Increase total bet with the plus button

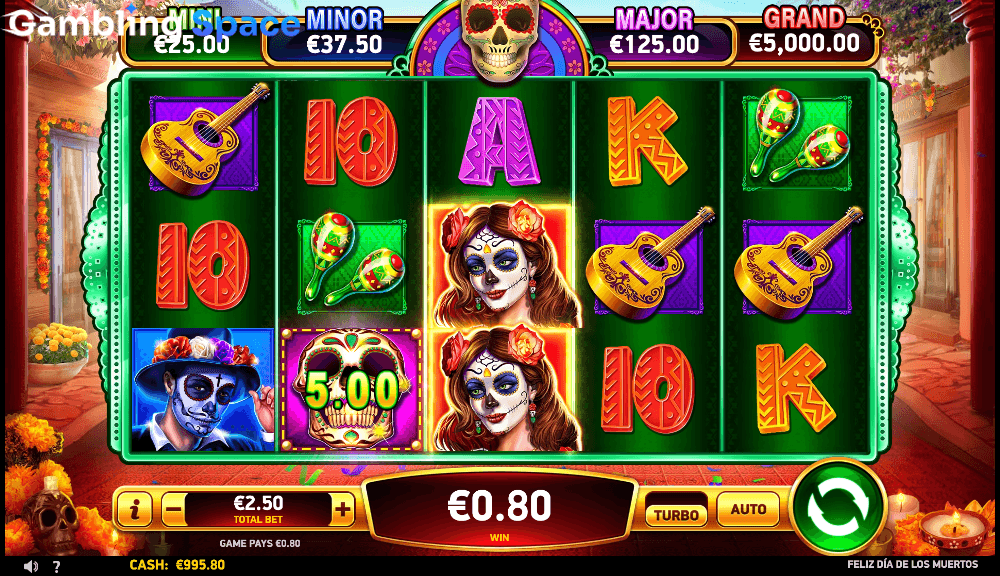[x=343, y=510]
